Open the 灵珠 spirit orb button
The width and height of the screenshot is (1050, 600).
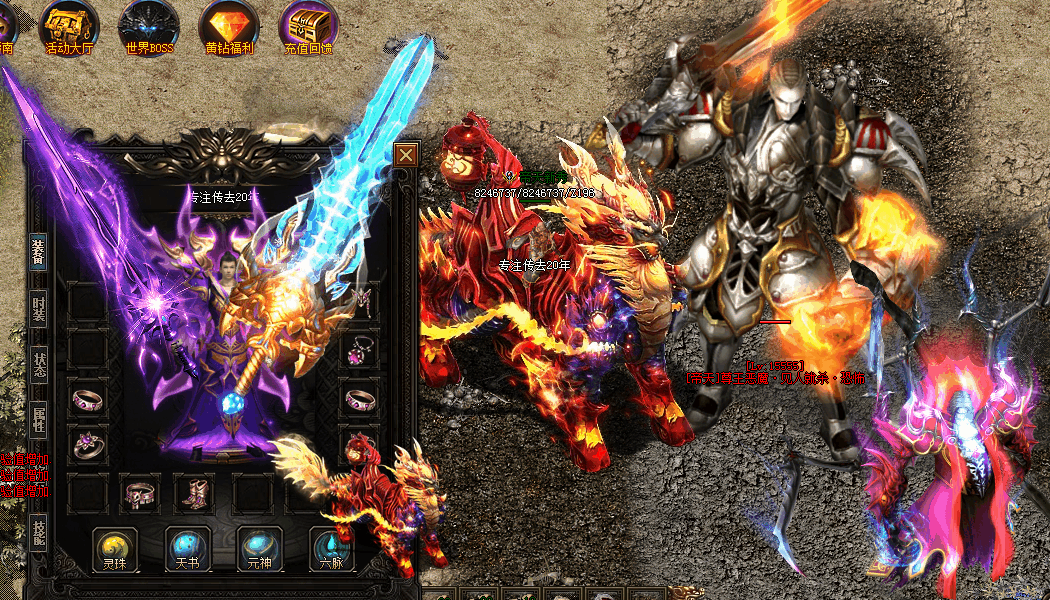click(x=115, y=548)
